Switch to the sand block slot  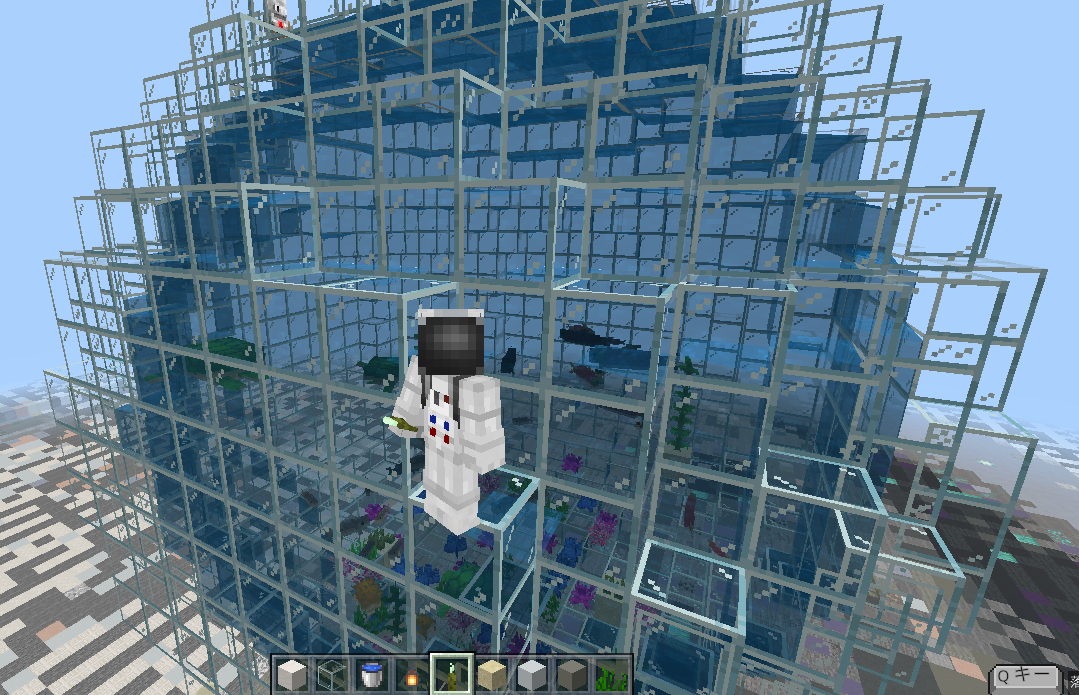490,673
